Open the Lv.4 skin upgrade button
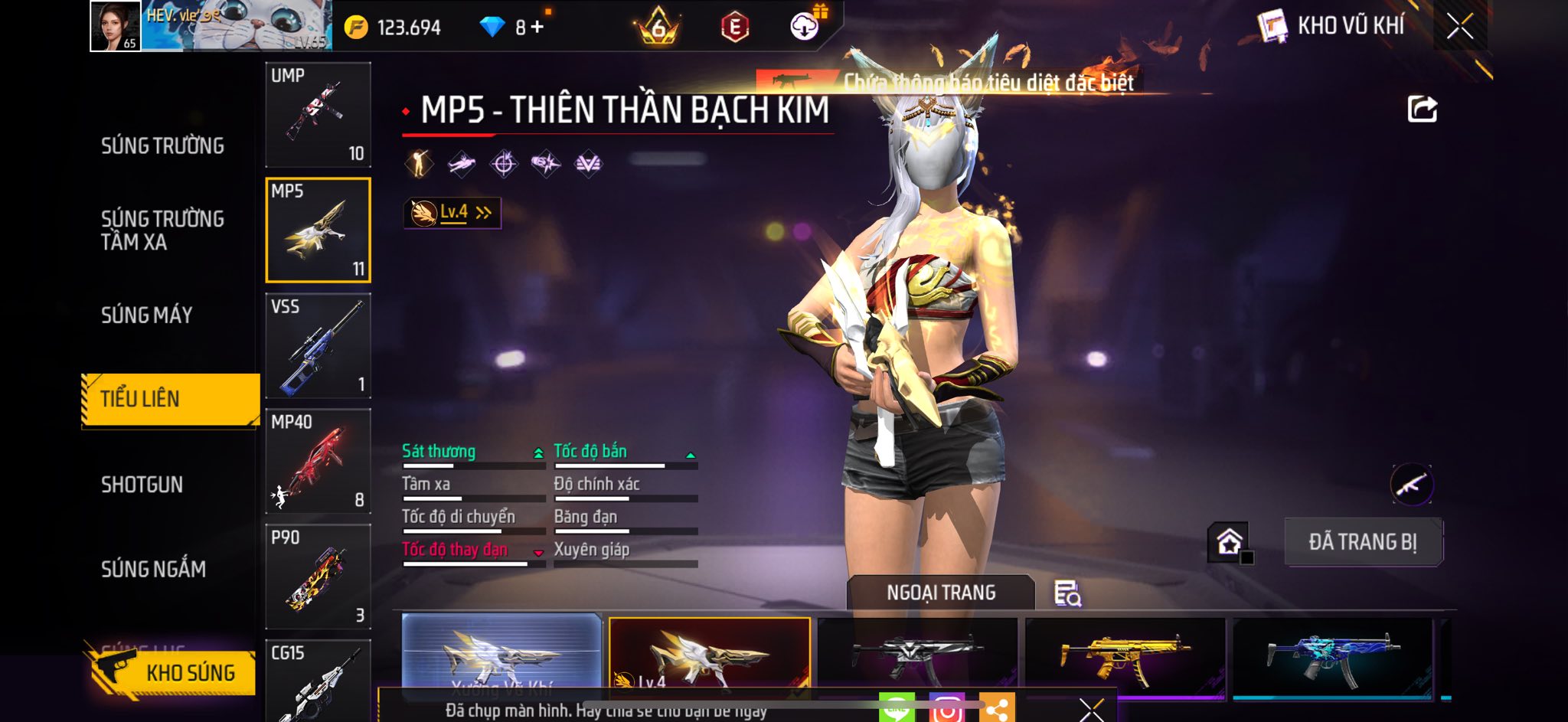 [x=452, y=213]
